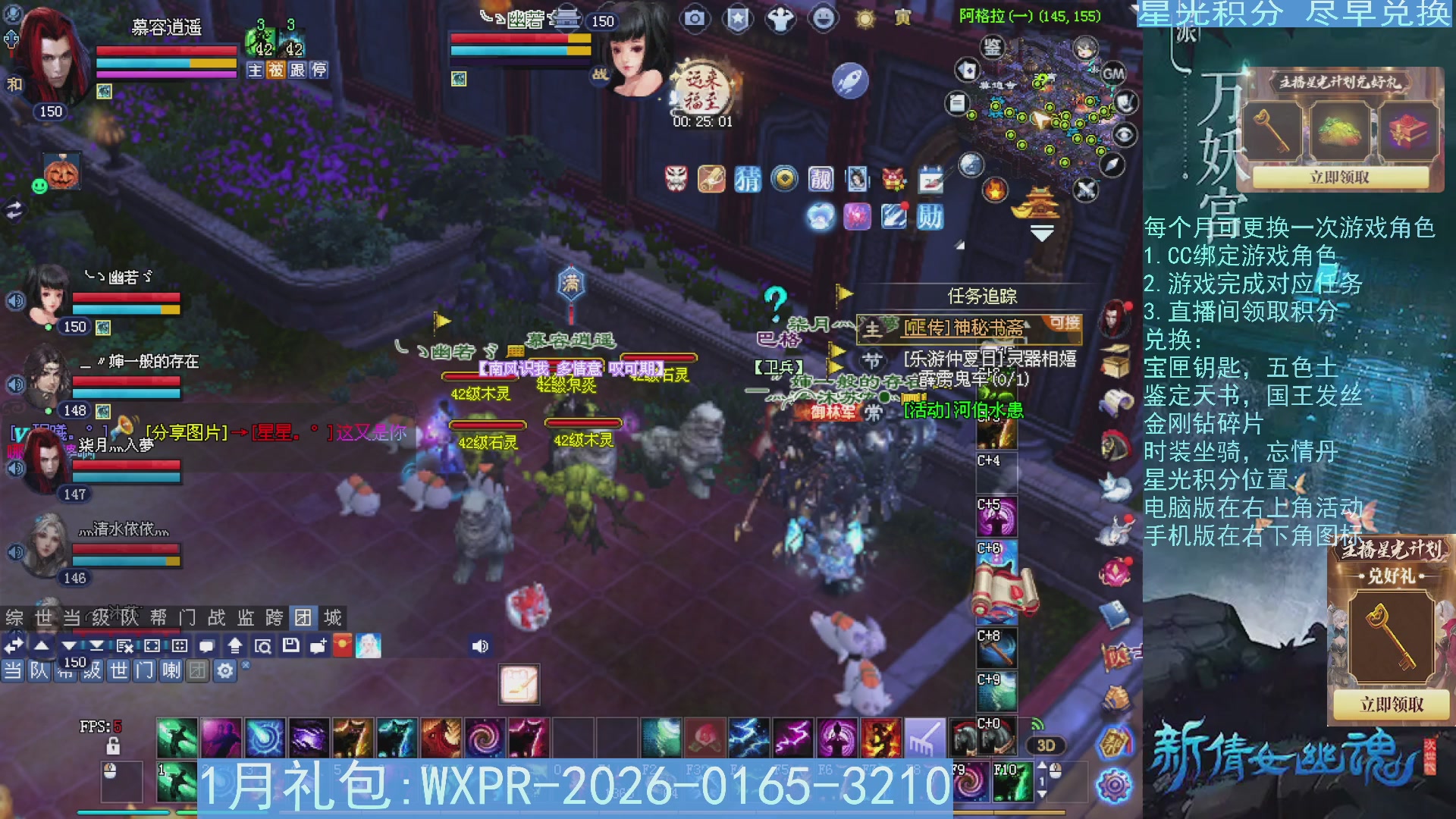Switch to the 世 world chat tab
The width and height of the screenshot is (1456, 819).
pyautogui.click(x=42, y=618)
